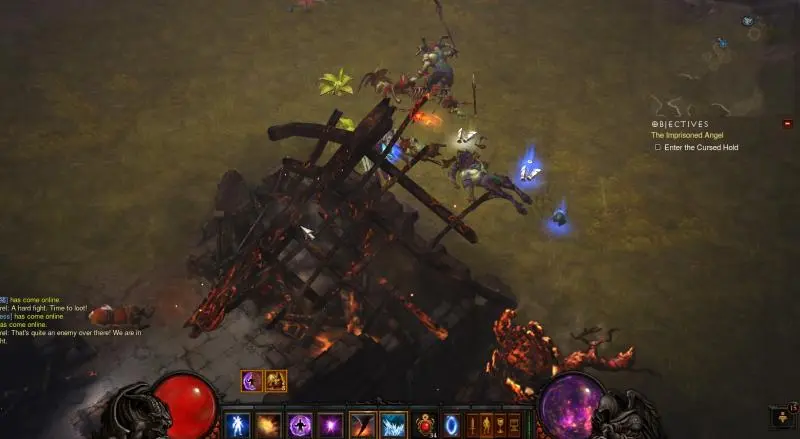Open the character figure menu button
The image size is (800, 439).
(487, 424)
